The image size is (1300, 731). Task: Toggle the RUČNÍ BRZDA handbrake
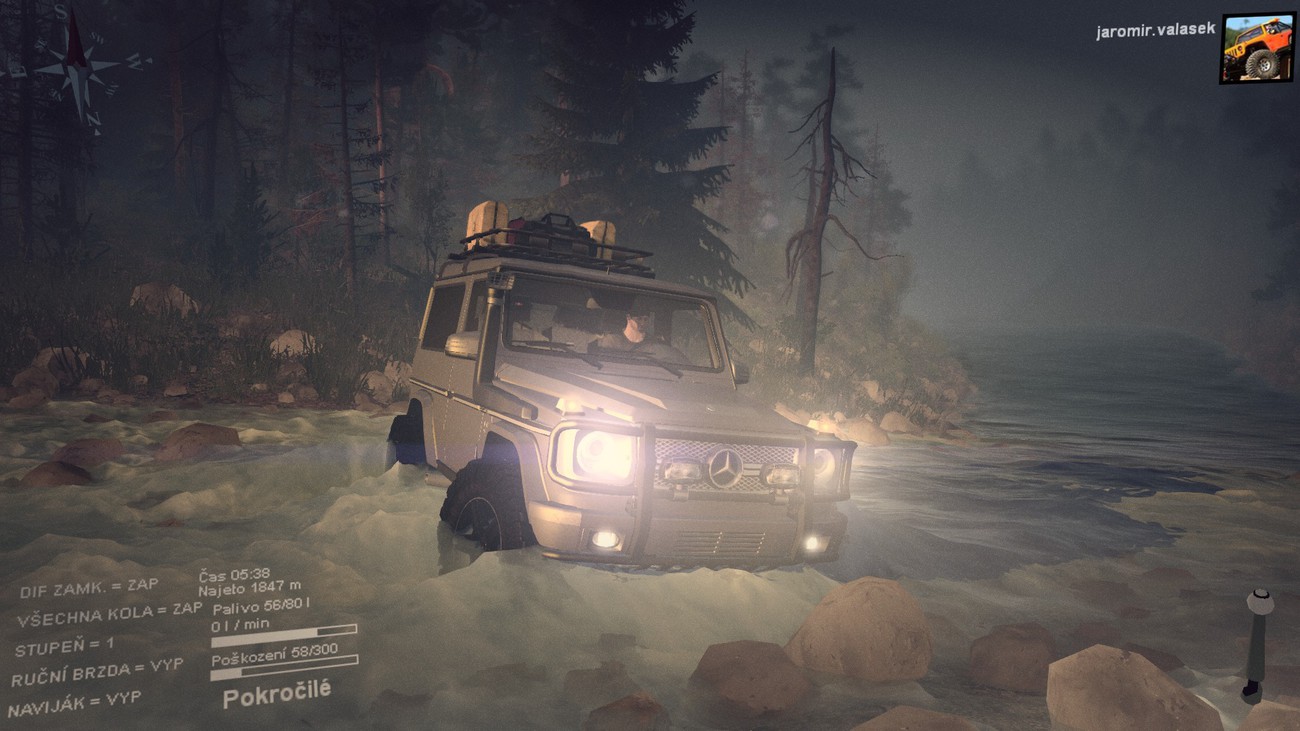[97, 673]
